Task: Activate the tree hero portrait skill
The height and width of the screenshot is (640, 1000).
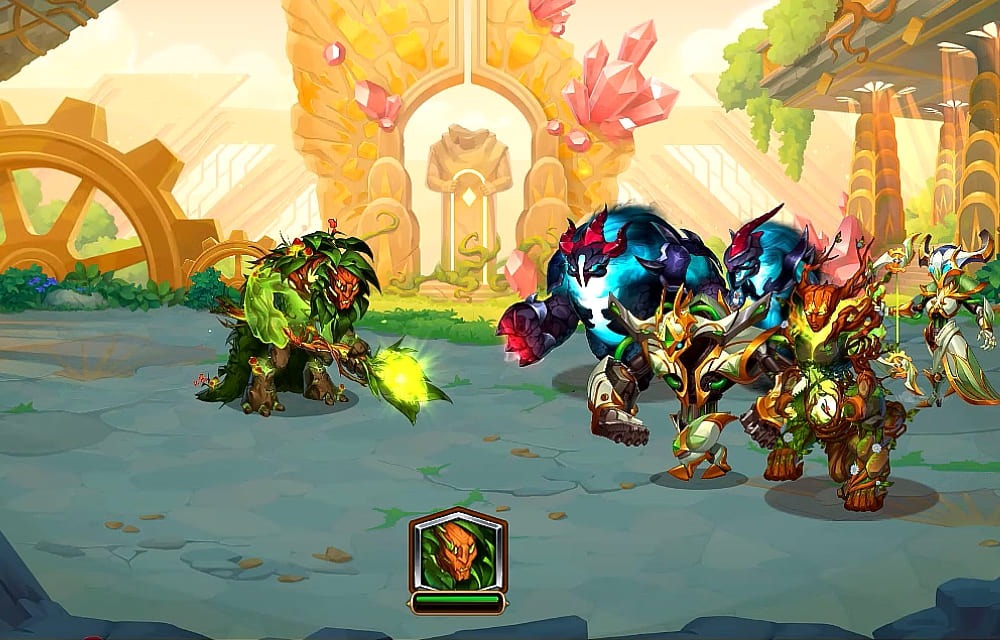Action: click(457, 551)
